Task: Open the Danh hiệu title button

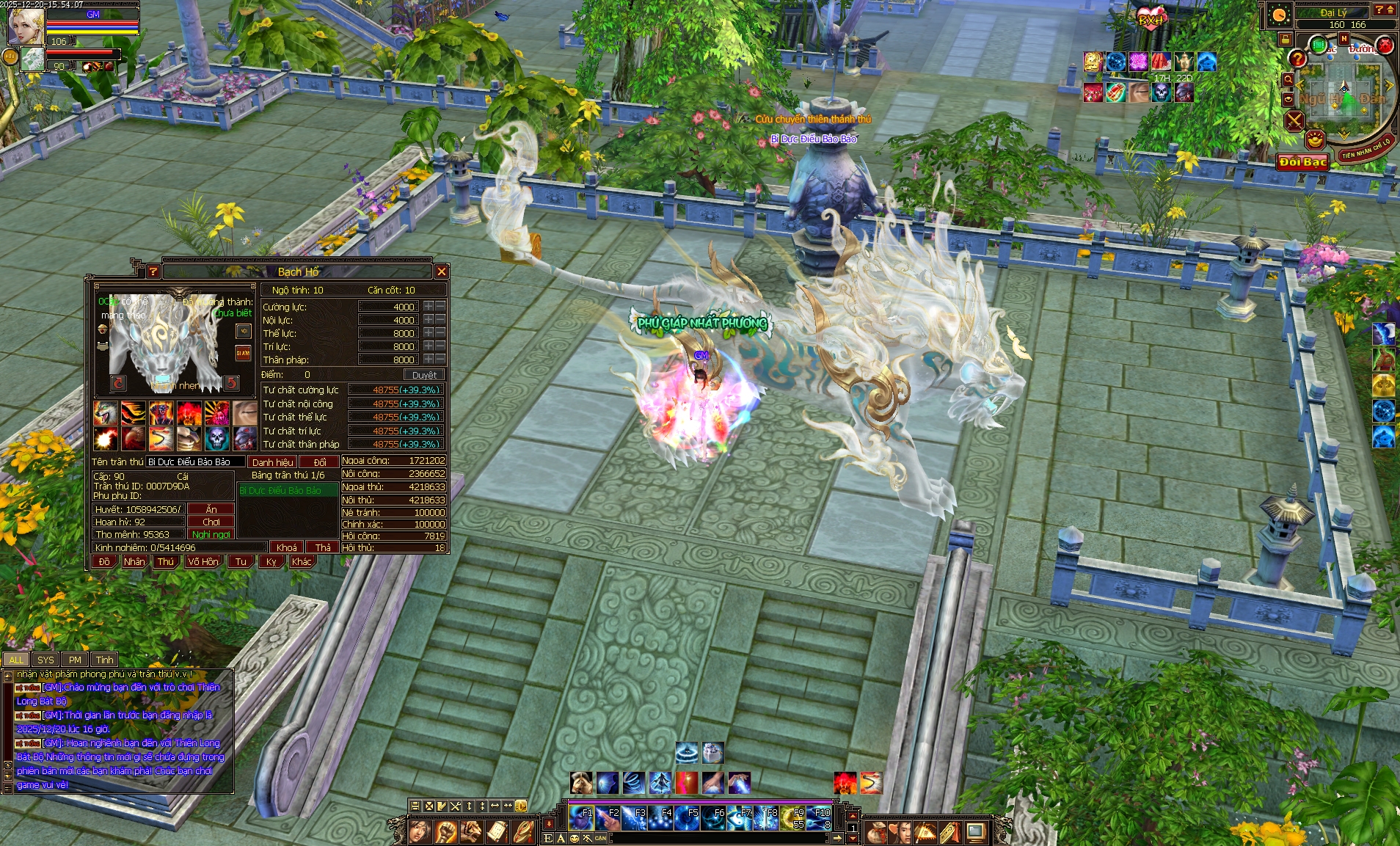Action: (x=272, y=462)
